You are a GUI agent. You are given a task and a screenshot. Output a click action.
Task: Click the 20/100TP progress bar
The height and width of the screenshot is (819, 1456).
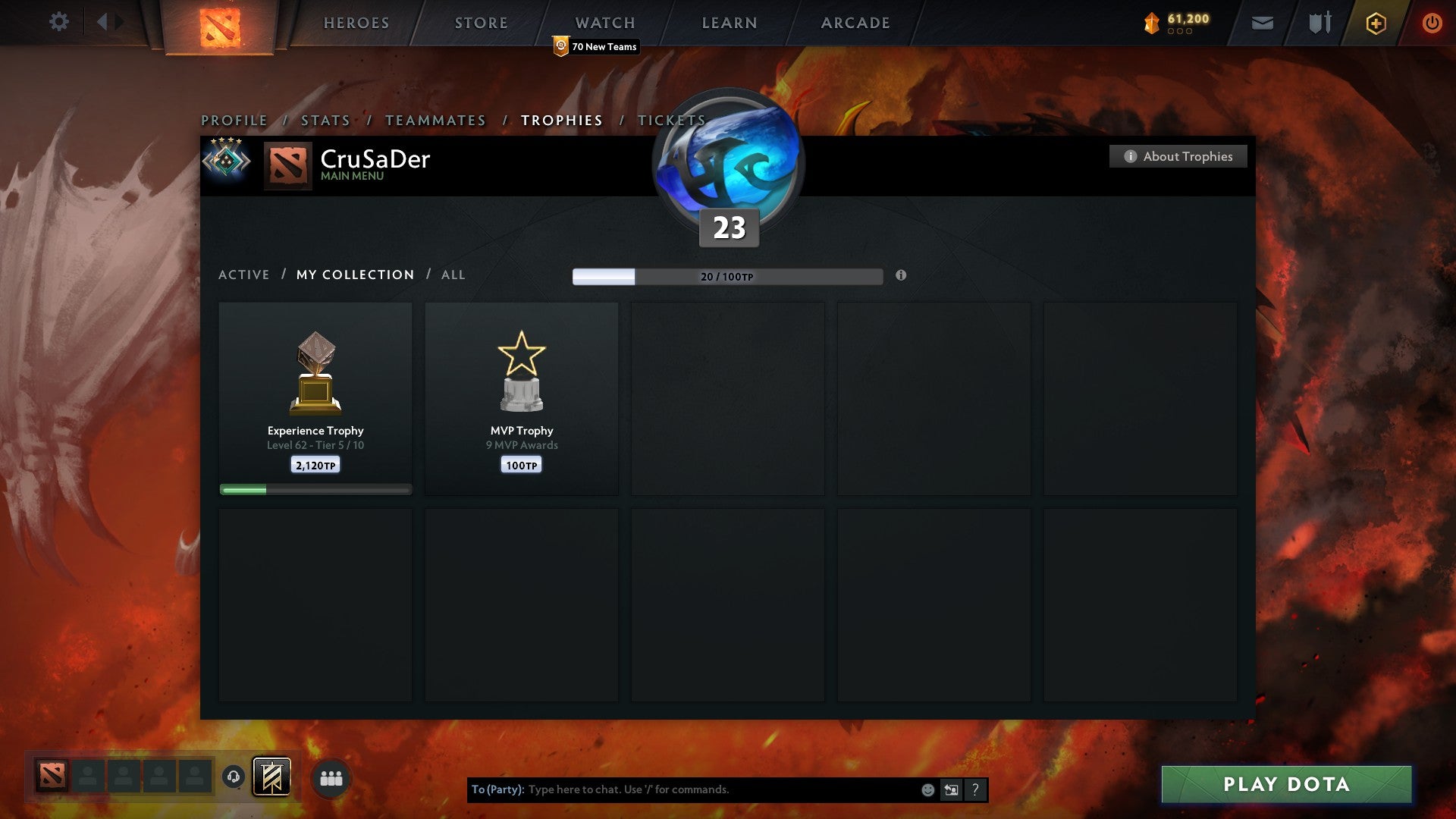(726, 276)
